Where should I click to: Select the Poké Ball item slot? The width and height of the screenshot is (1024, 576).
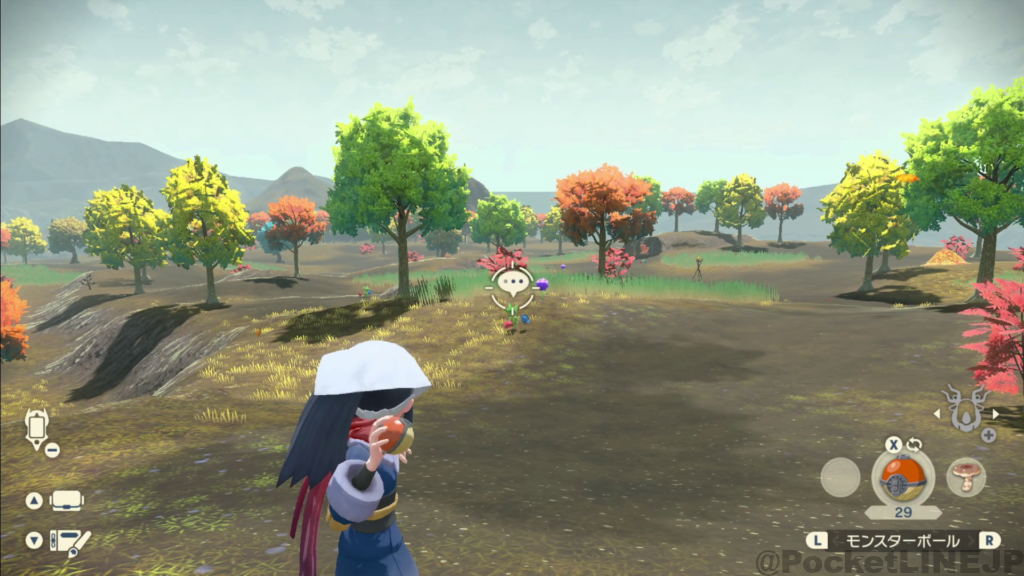(x=903, y=476)
